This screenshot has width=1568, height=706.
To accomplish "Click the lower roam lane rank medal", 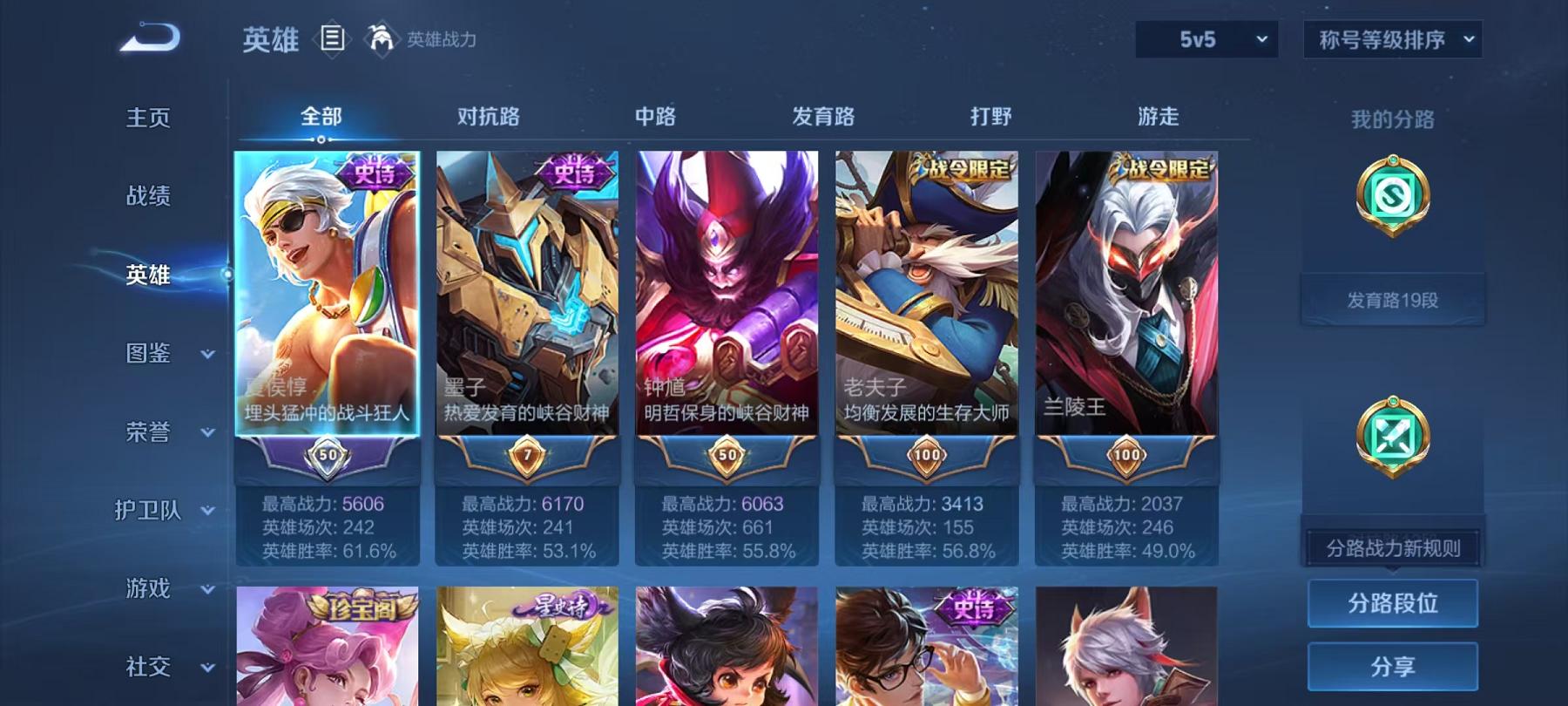I will pyautogui.click(x=1392, y=434).
